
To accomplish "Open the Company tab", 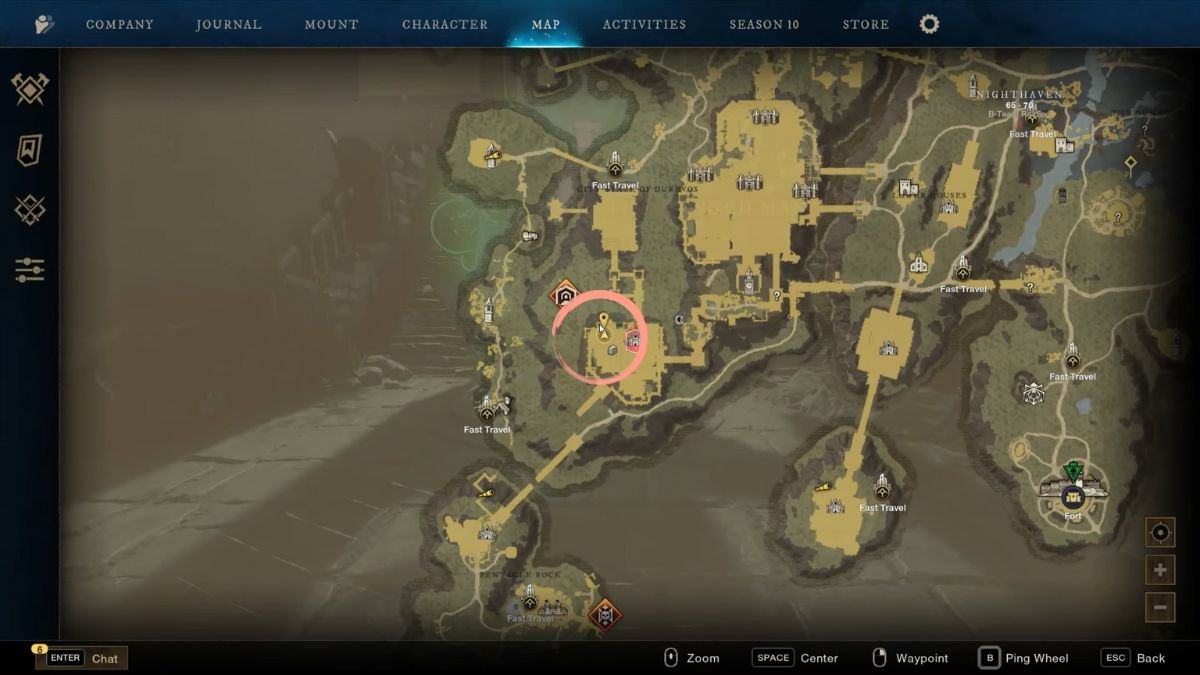I will (x=120, y=24).
